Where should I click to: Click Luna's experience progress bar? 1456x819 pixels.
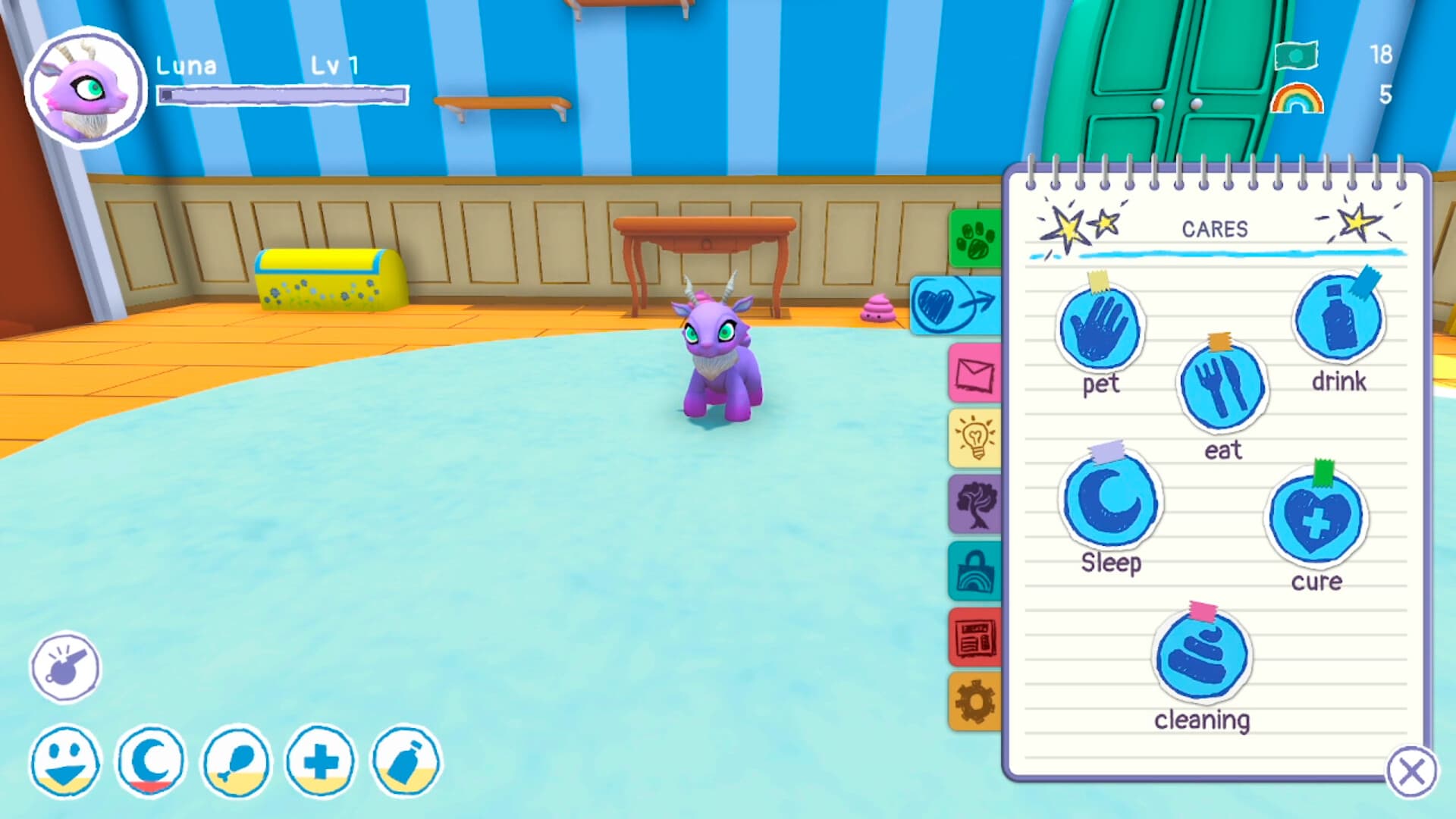click(281, 94)
